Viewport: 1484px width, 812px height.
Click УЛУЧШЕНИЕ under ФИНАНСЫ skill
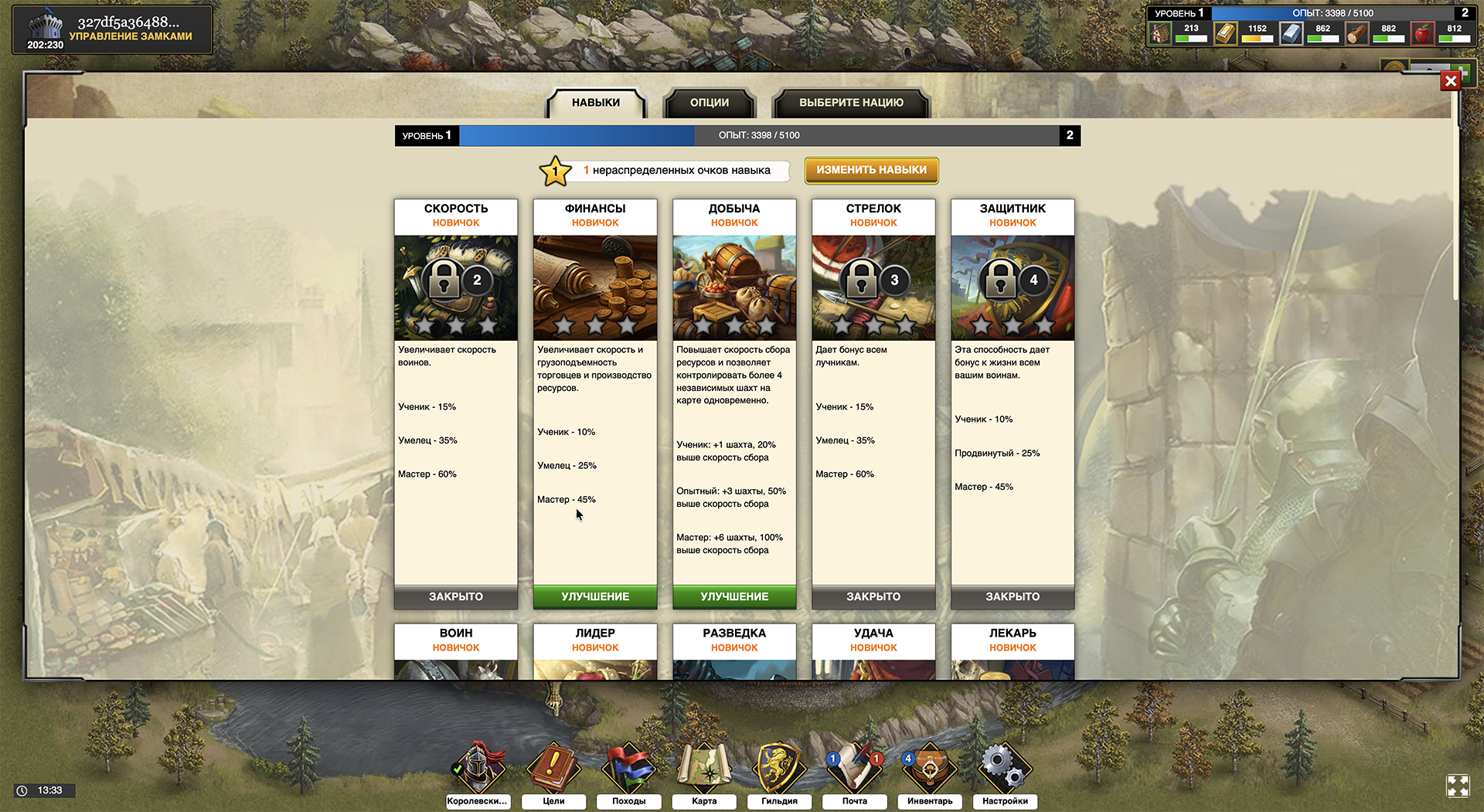[x=594, y=596]
